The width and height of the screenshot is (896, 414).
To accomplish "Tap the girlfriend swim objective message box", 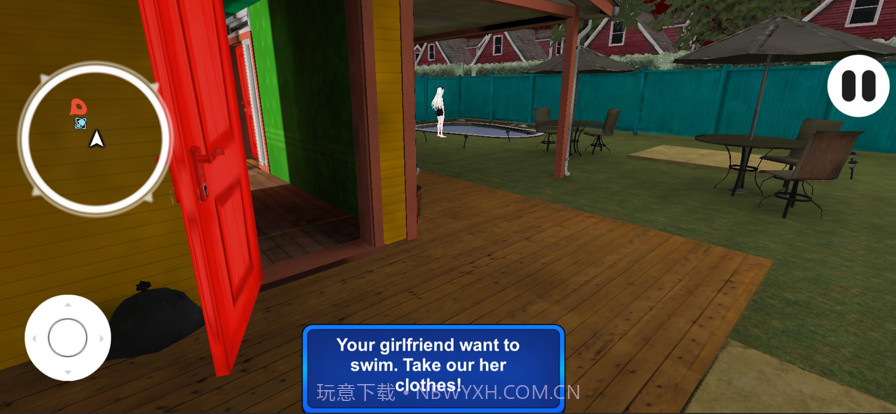I will 433,366.
